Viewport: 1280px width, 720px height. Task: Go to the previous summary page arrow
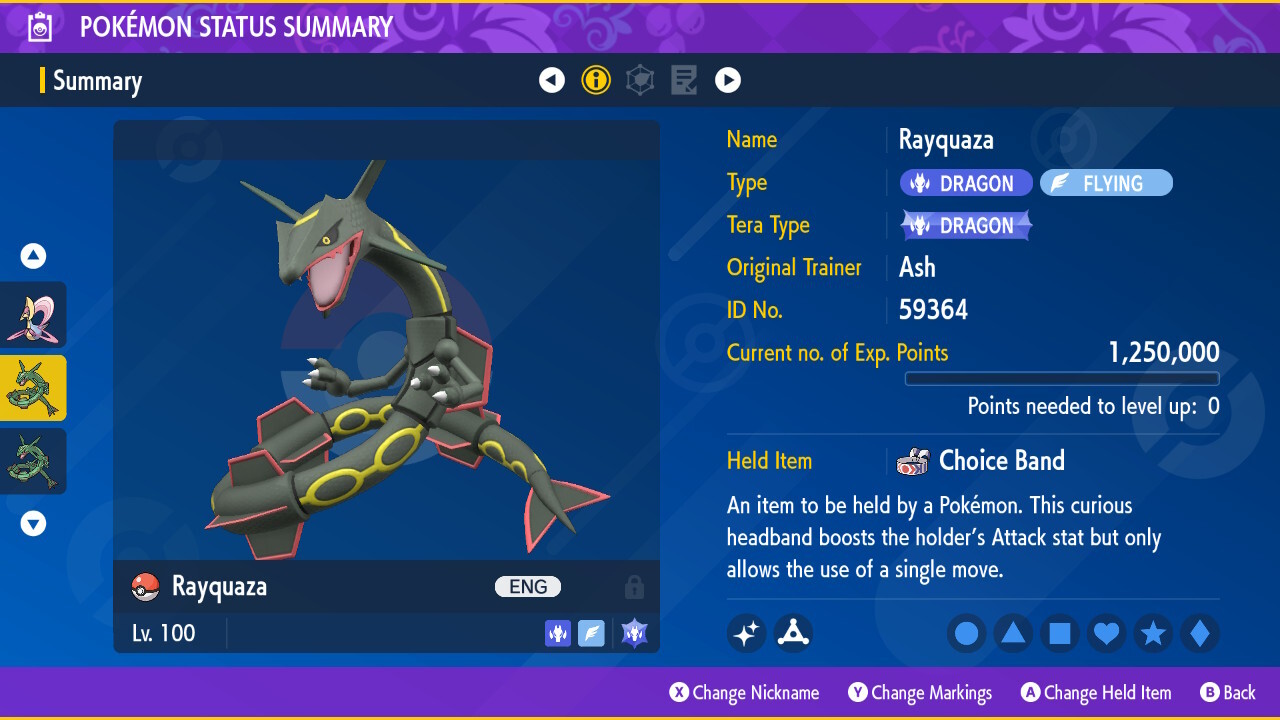[552, 80]
